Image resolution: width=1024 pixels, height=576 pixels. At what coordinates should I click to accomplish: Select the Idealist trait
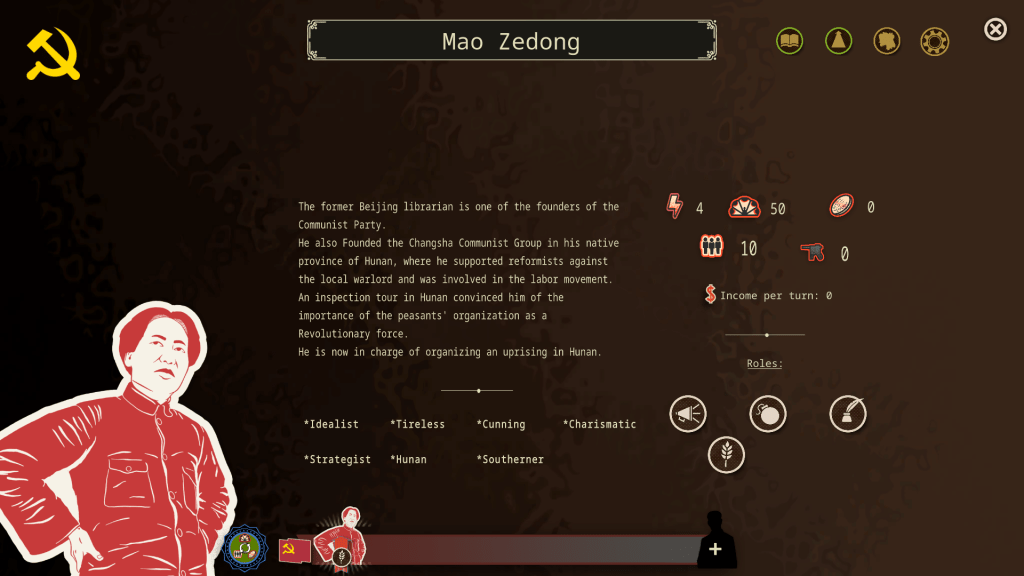(x=331, y=425)
